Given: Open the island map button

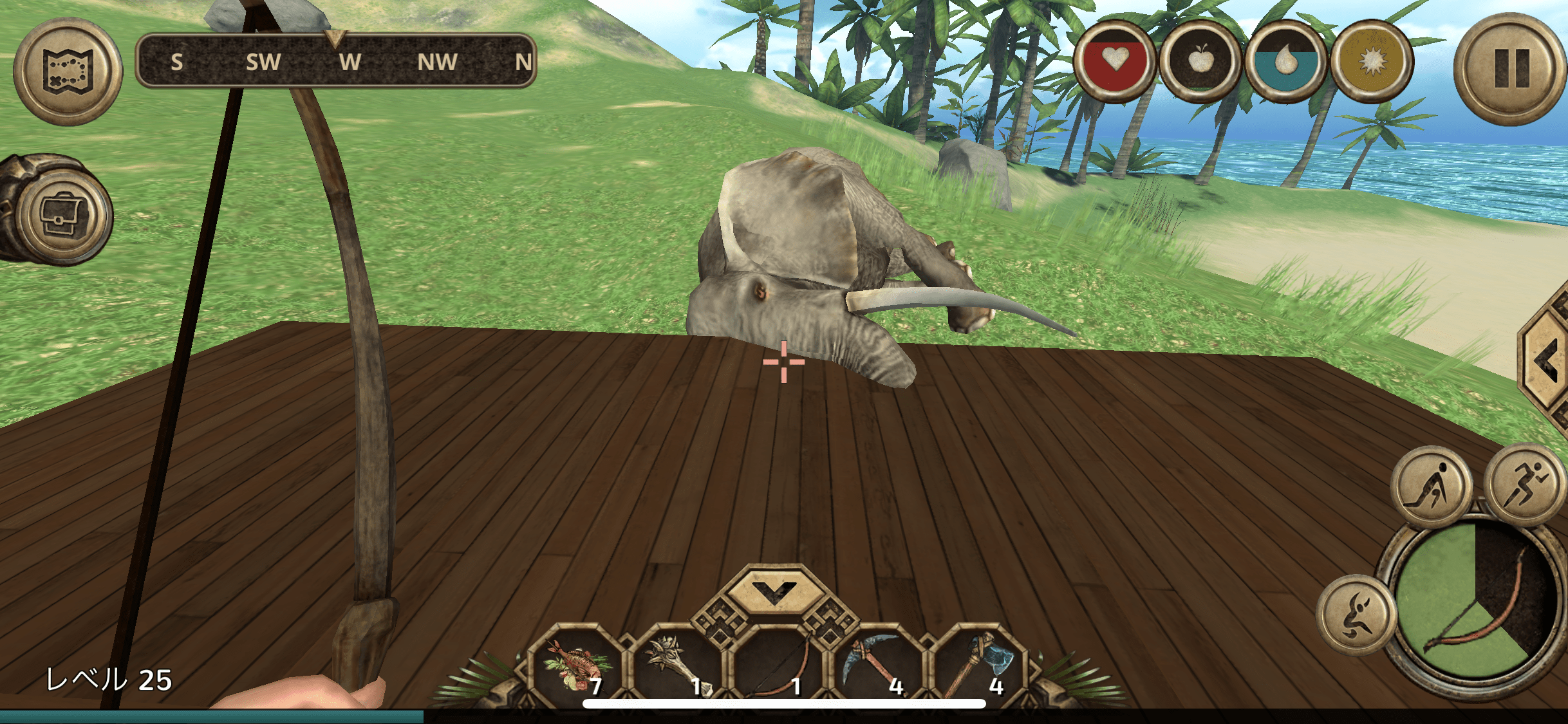Looking at the screenshot, I should click(x=68, y=71).
